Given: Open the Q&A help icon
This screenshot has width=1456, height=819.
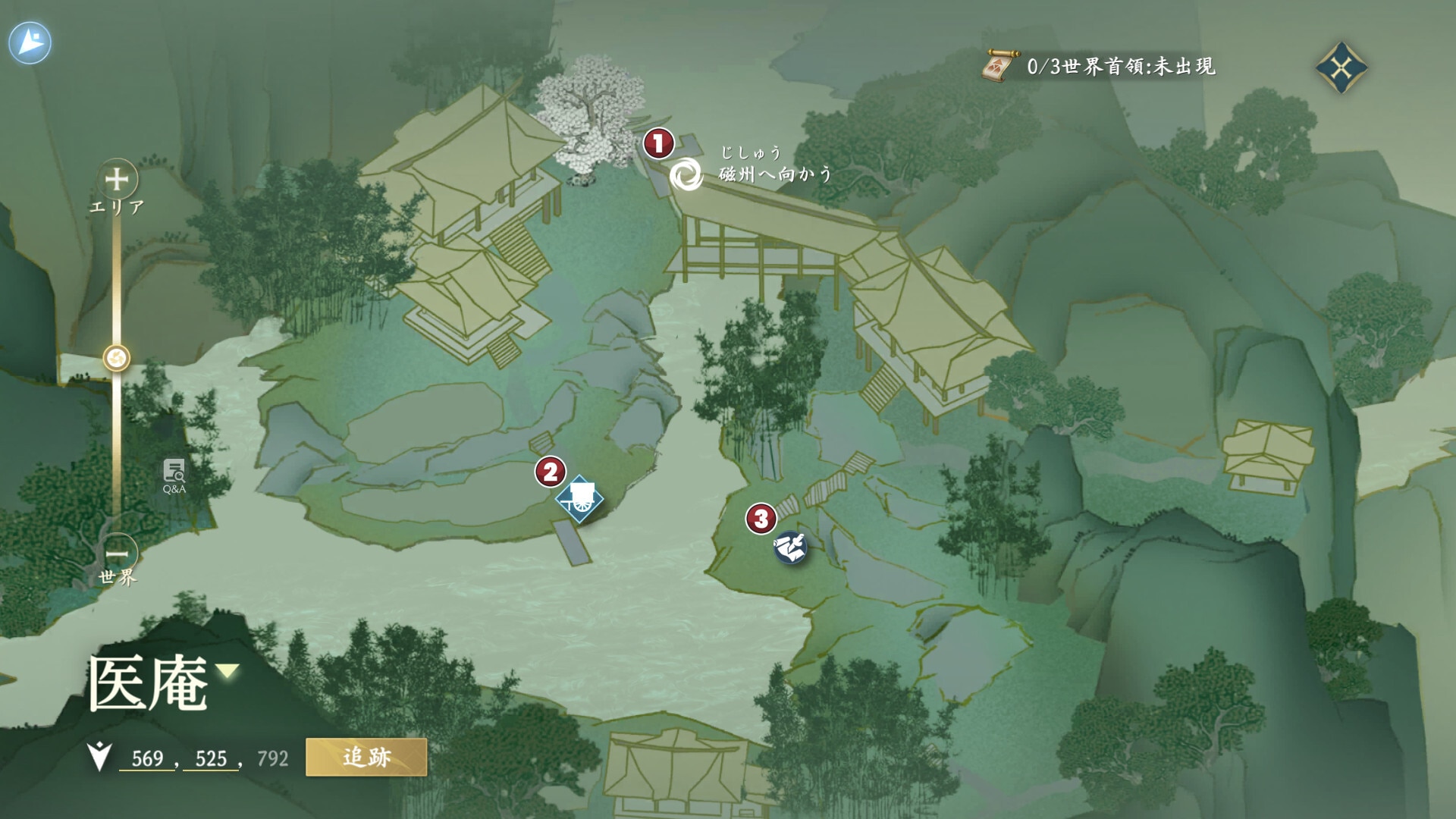Looking at the screenshot, I should 174,475.
